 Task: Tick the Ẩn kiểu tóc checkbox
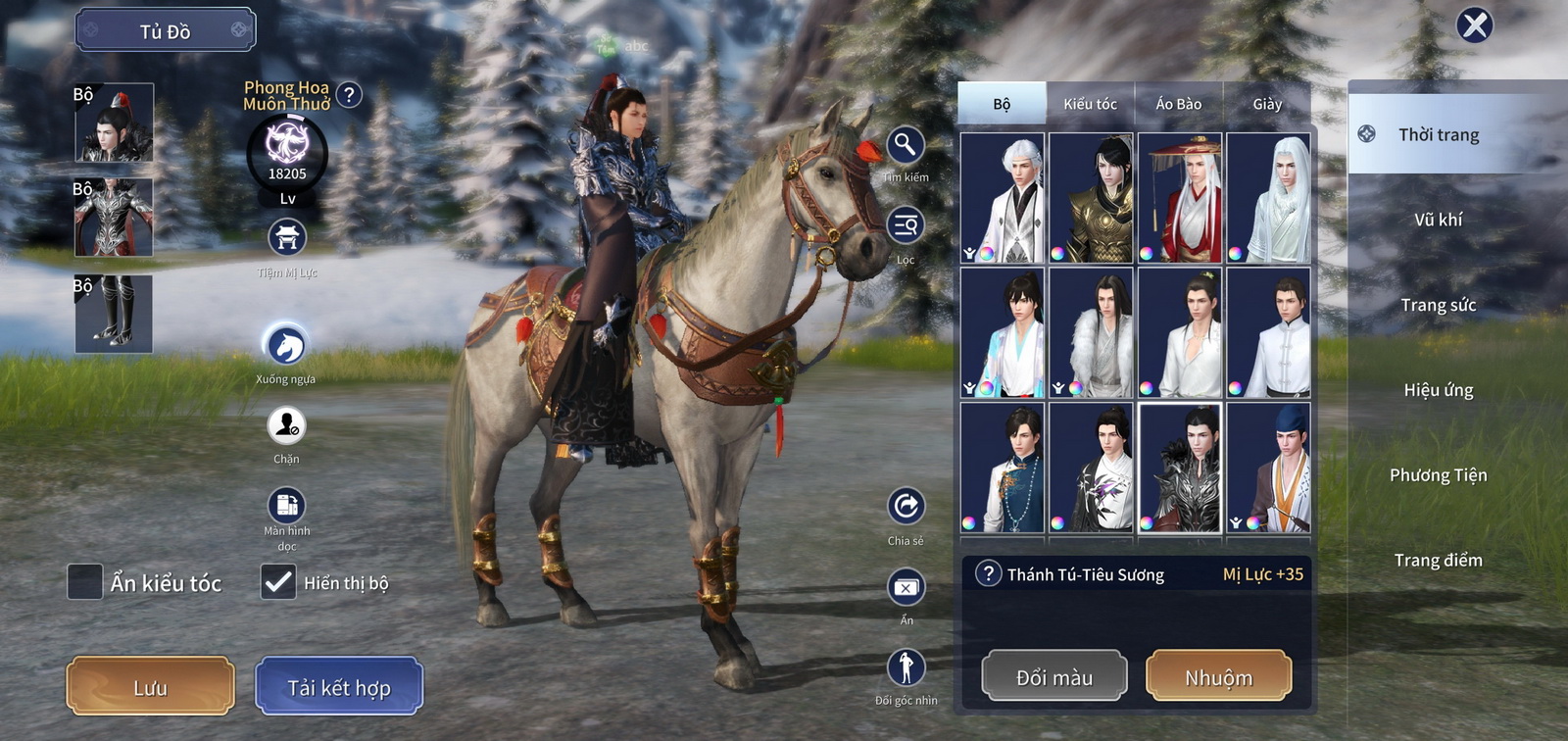(85, 581)
